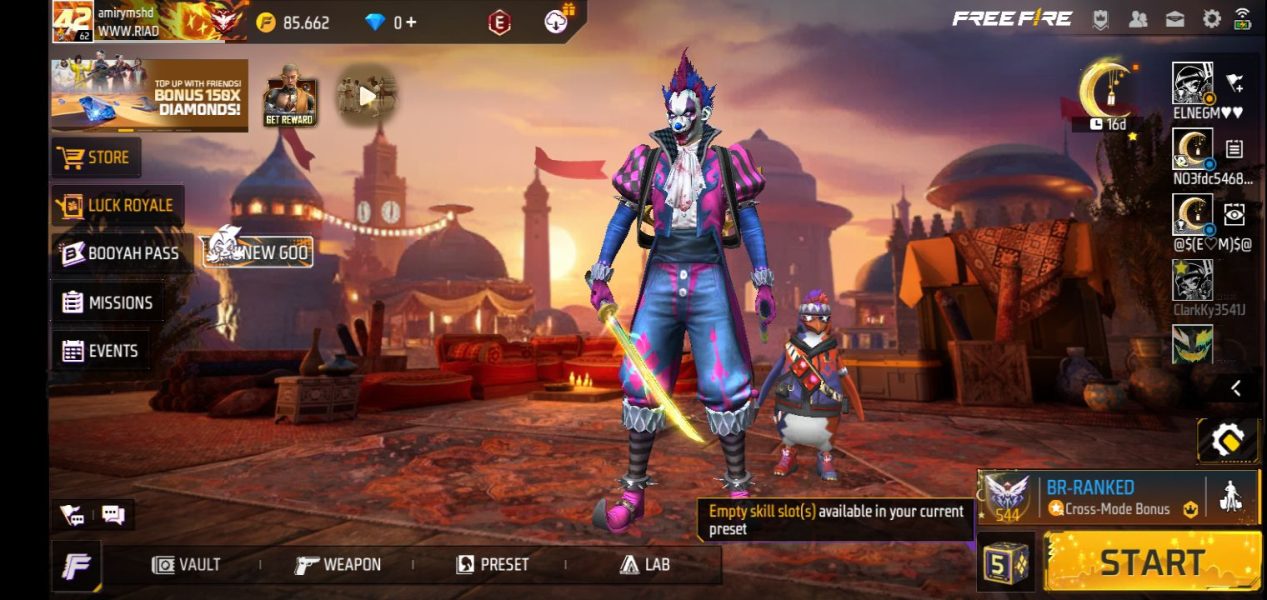Open the Events page
Image resolution: width=1267 pixels, height=600 pixels.
(x=100, y=351)
